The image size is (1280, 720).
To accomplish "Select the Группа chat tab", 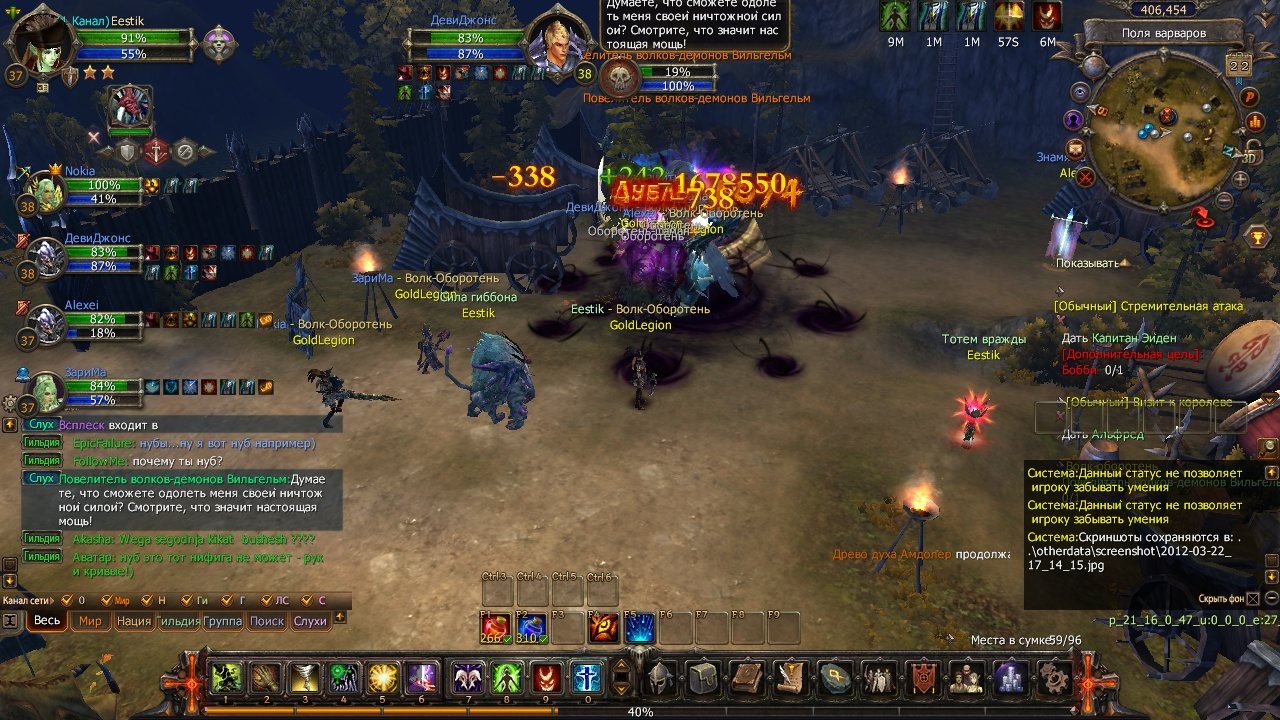I will (223, 621).
